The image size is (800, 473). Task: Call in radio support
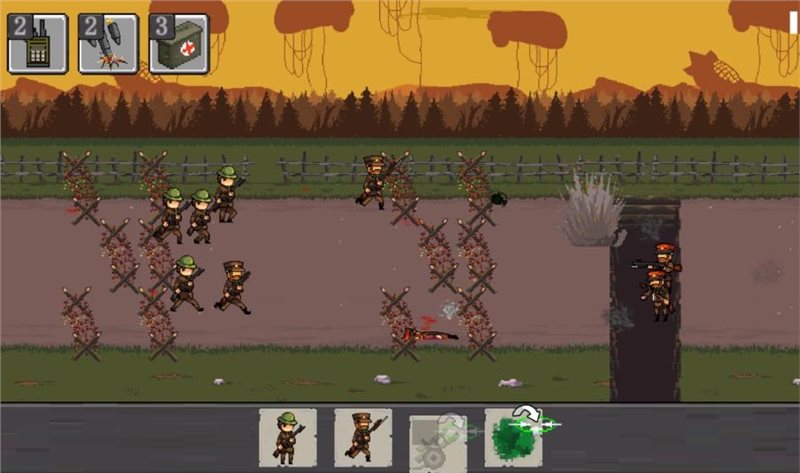point(38,44)
